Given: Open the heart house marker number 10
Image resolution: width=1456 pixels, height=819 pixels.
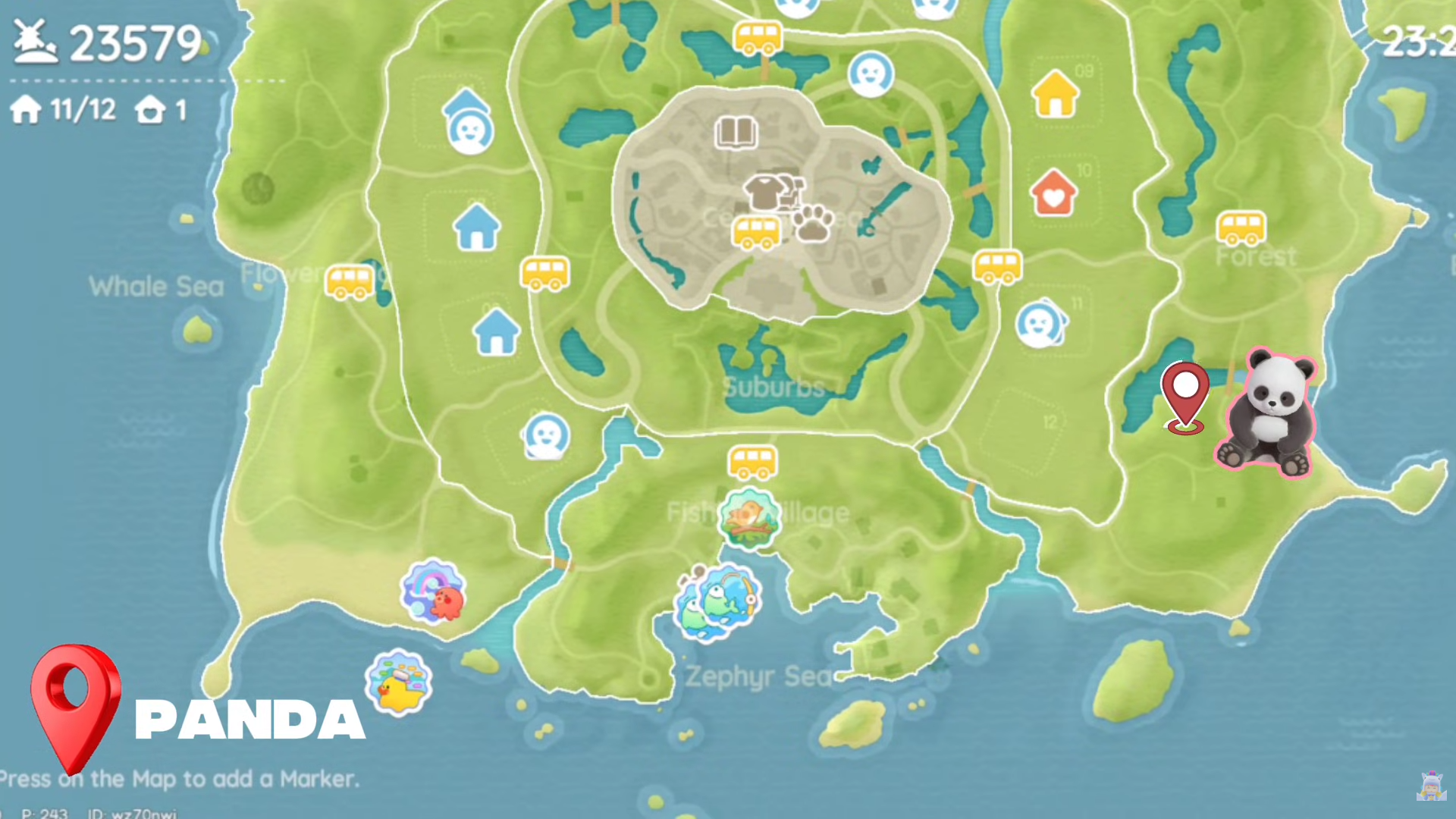Looking at the screenshot, I should [x=1055, y=195].
